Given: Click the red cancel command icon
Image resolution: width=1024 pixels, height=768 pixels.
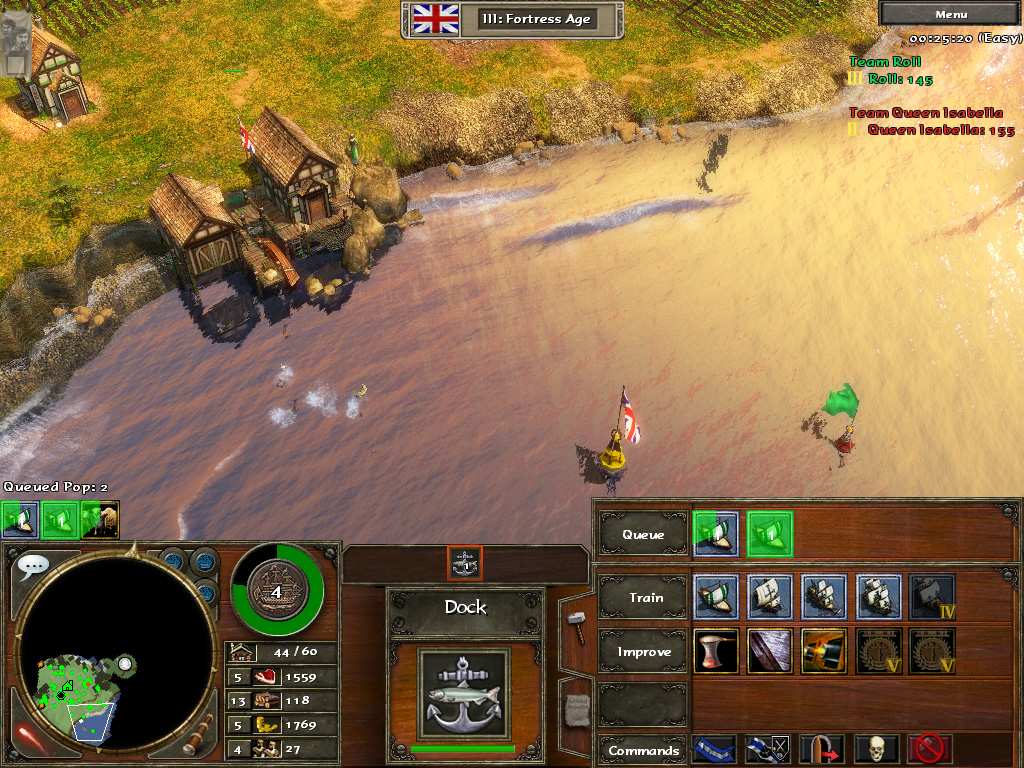Looking at the screenshot, I should click(930, 749).
